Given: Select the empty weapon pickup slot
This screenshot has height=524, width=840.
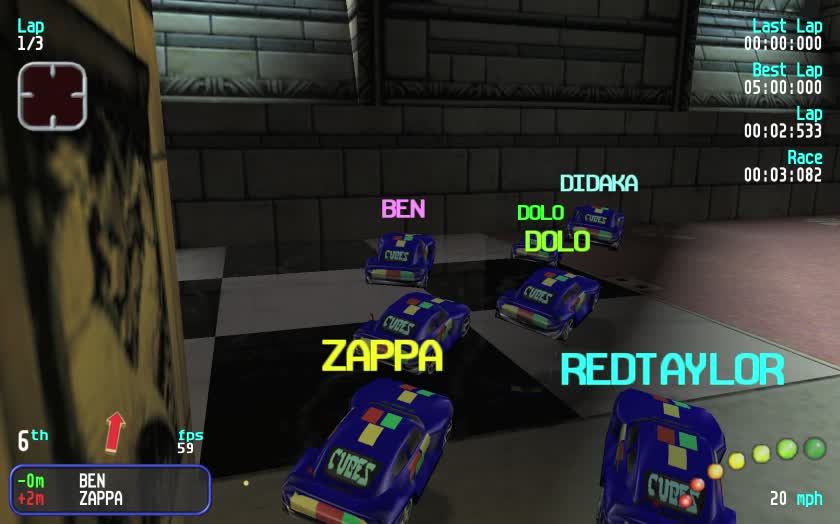Looking at the screenshot, I should click(52, 95).
